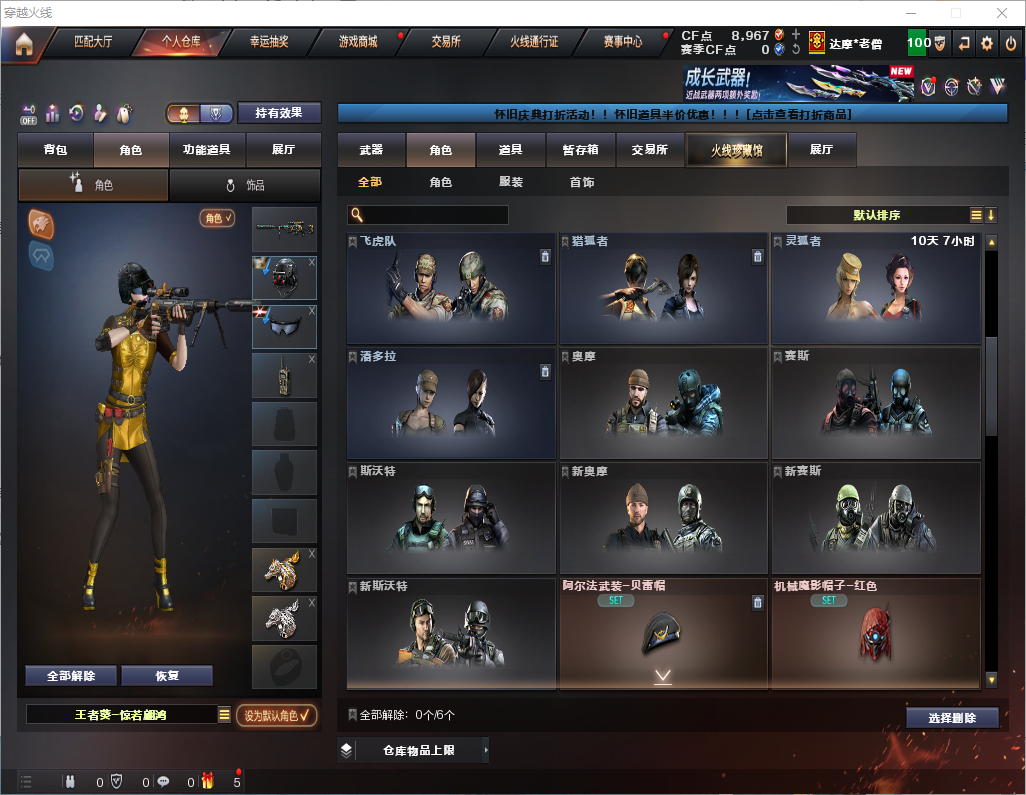Choose the 新赛斯 character card
Image resolution: width=1026 pixels, height=795 pixels.
875,517
